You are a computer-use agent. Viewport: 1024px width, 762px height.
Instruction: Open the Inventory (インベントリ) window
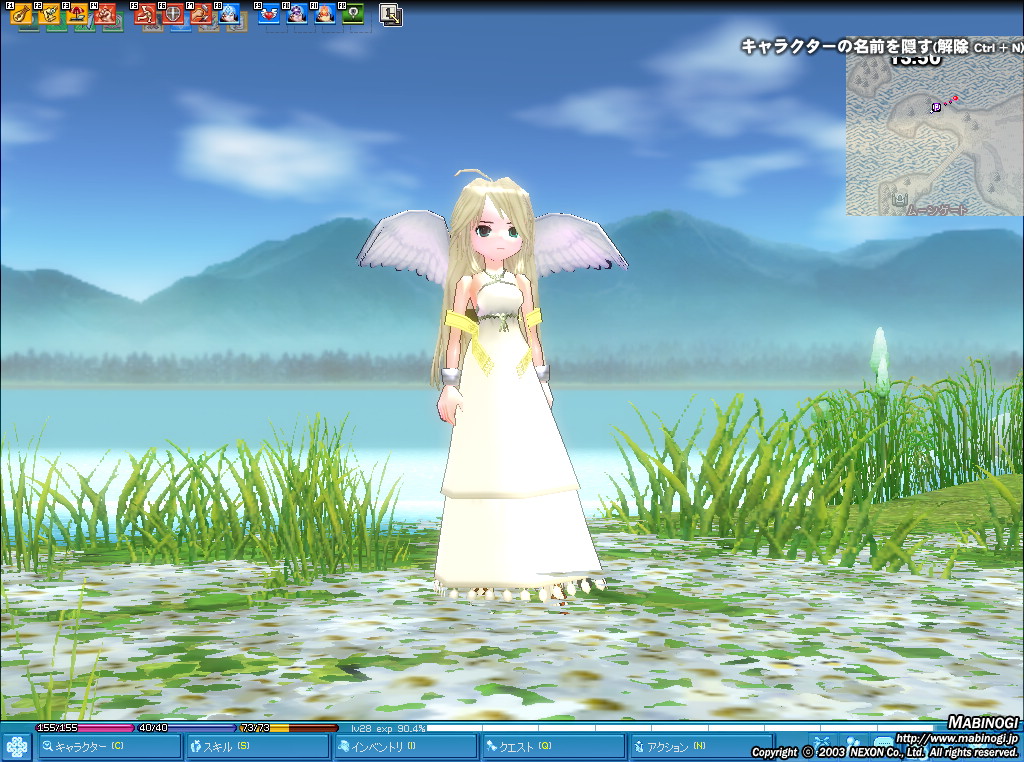click(405, 746)
